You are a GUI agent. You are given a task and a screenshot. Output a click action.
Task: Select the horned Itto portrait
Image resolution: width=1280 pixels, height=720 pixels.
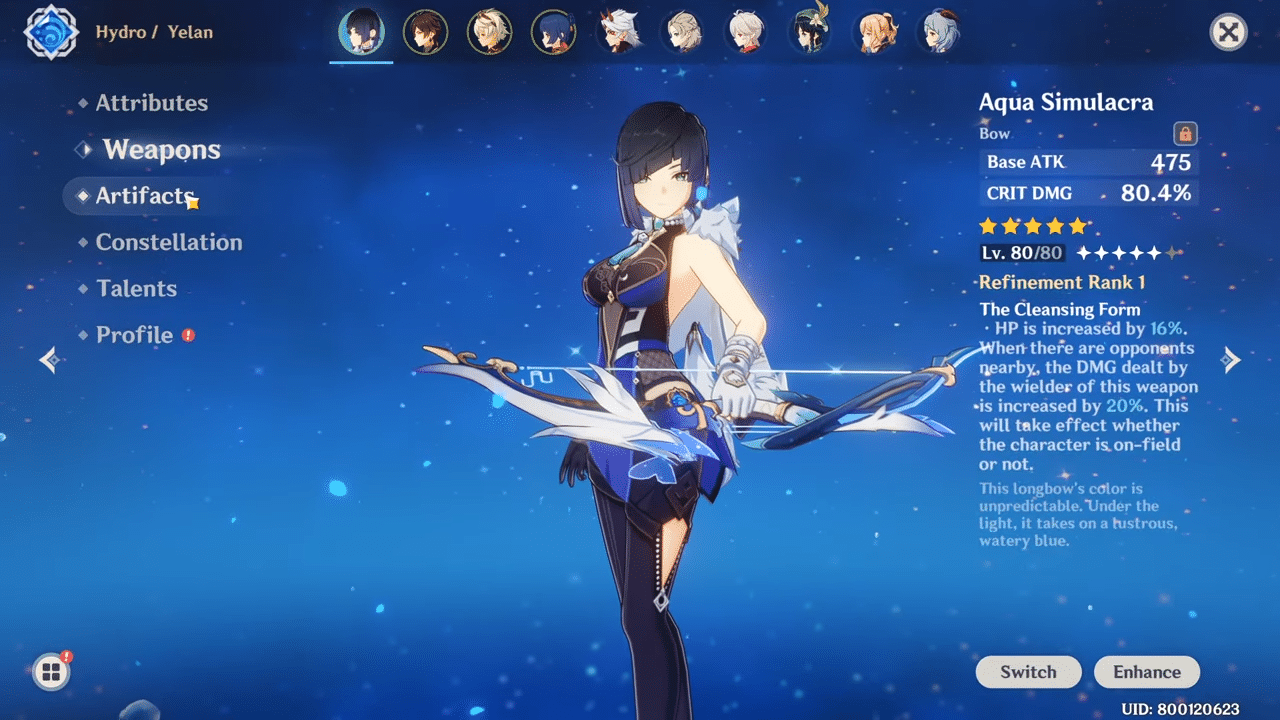[x=618, y=32]
